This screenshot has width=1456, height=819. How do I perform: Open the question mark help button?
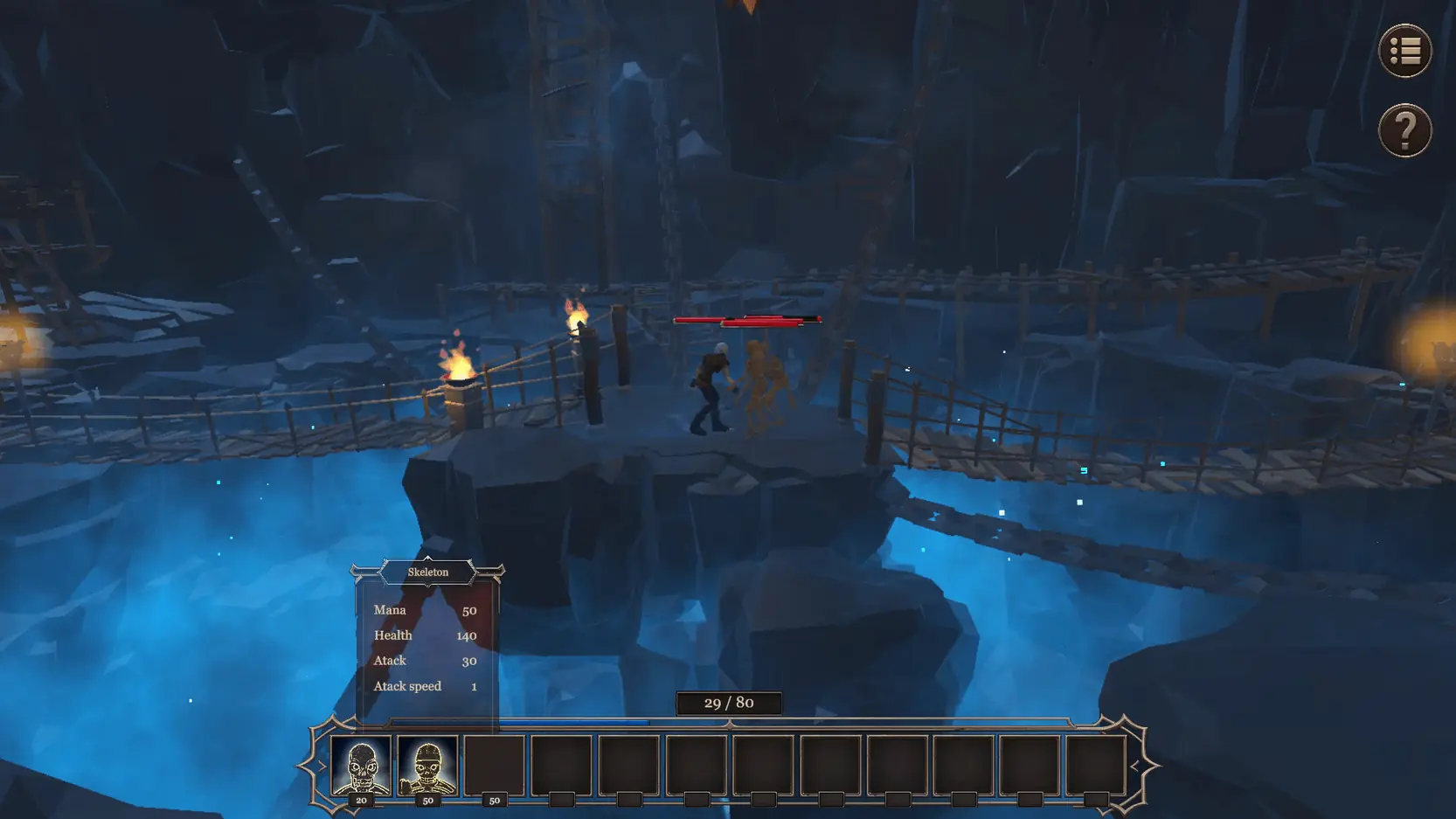pos(1404,131)
